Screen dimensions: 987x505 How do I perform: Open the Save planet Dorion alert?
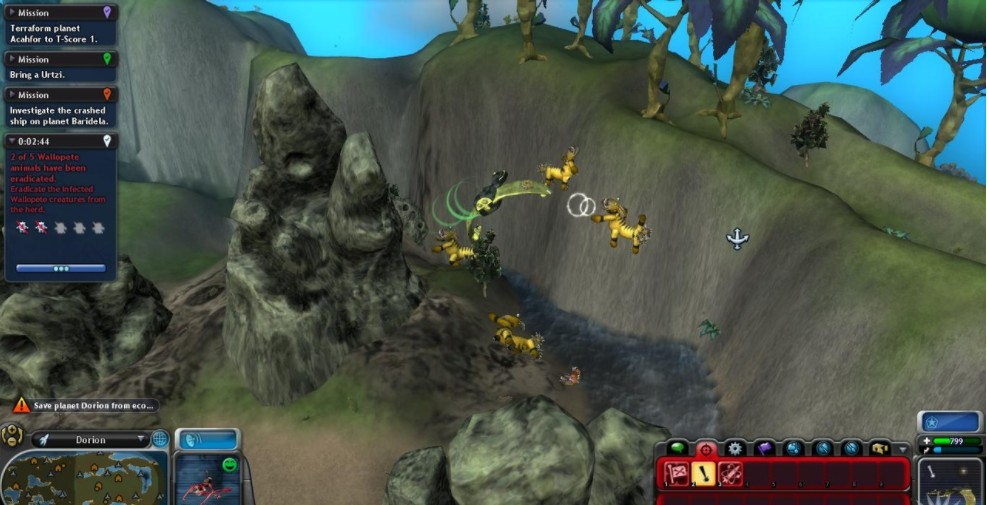pos(84,405)
